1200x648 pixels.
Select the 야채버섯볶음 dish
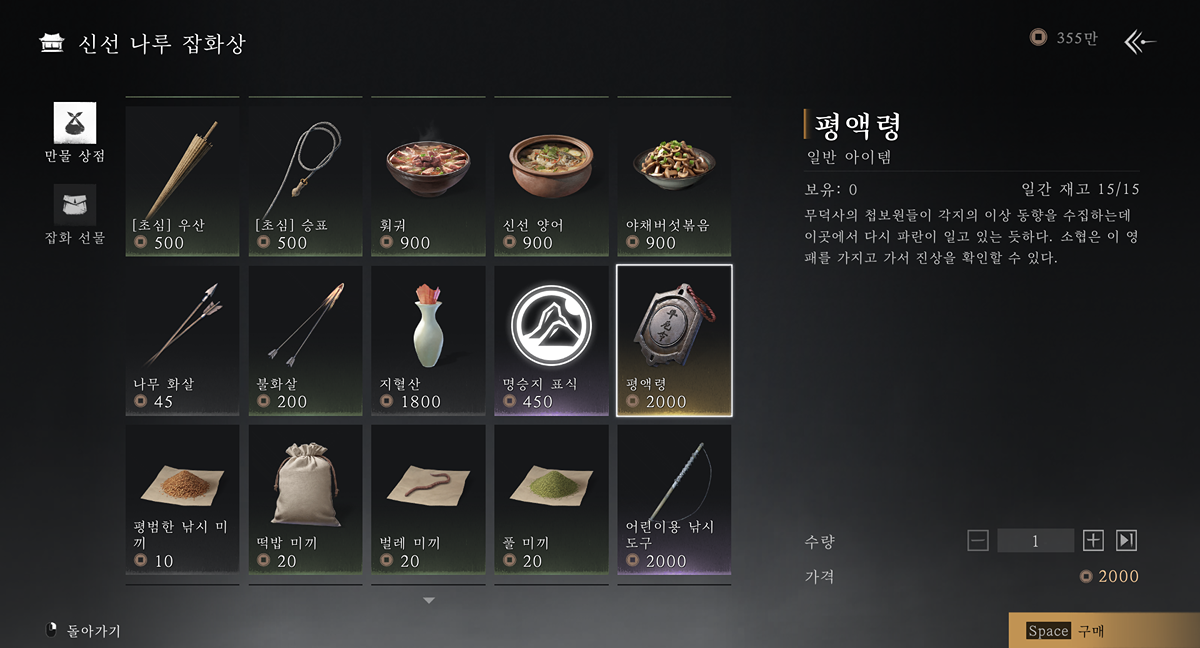[674, 177]
